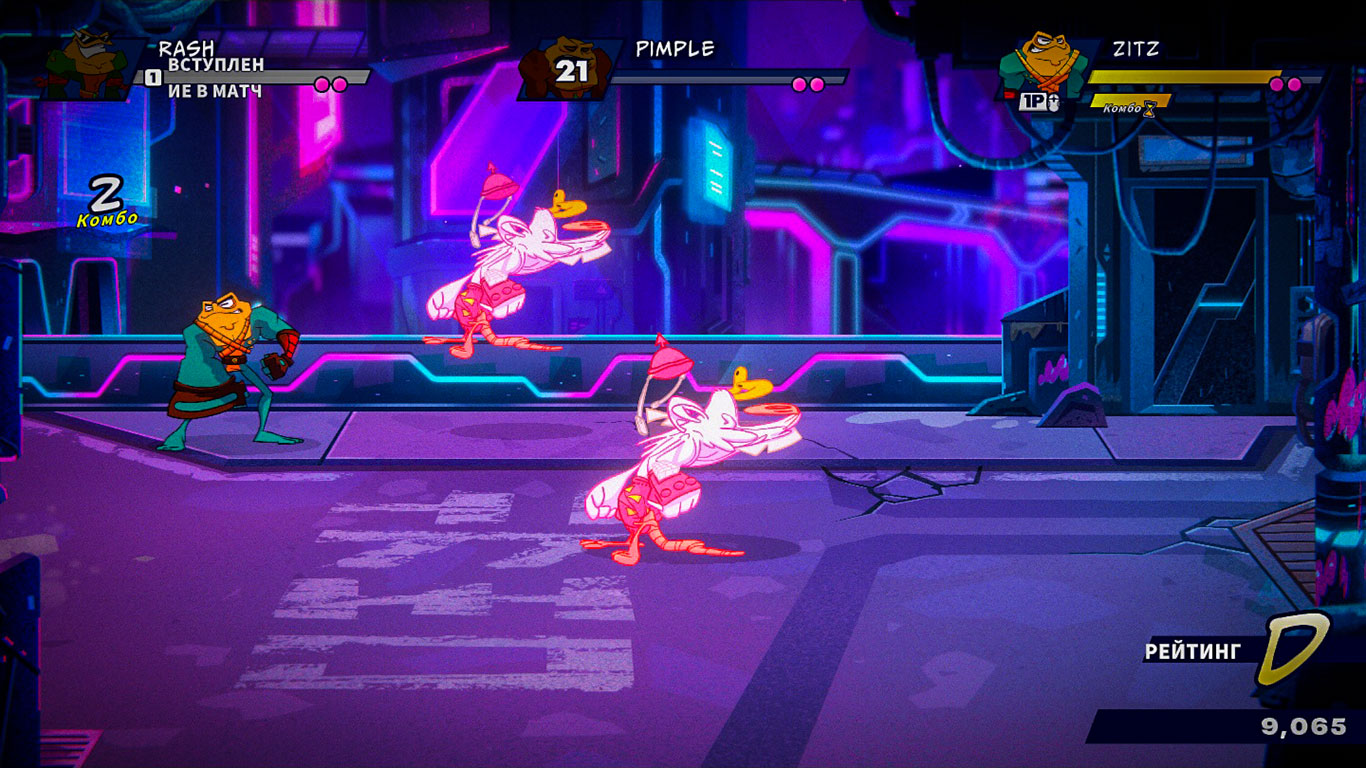Click the combo multiplier "2" display
The width and height of the screenshot is (1366, 768).
point(103,190)
